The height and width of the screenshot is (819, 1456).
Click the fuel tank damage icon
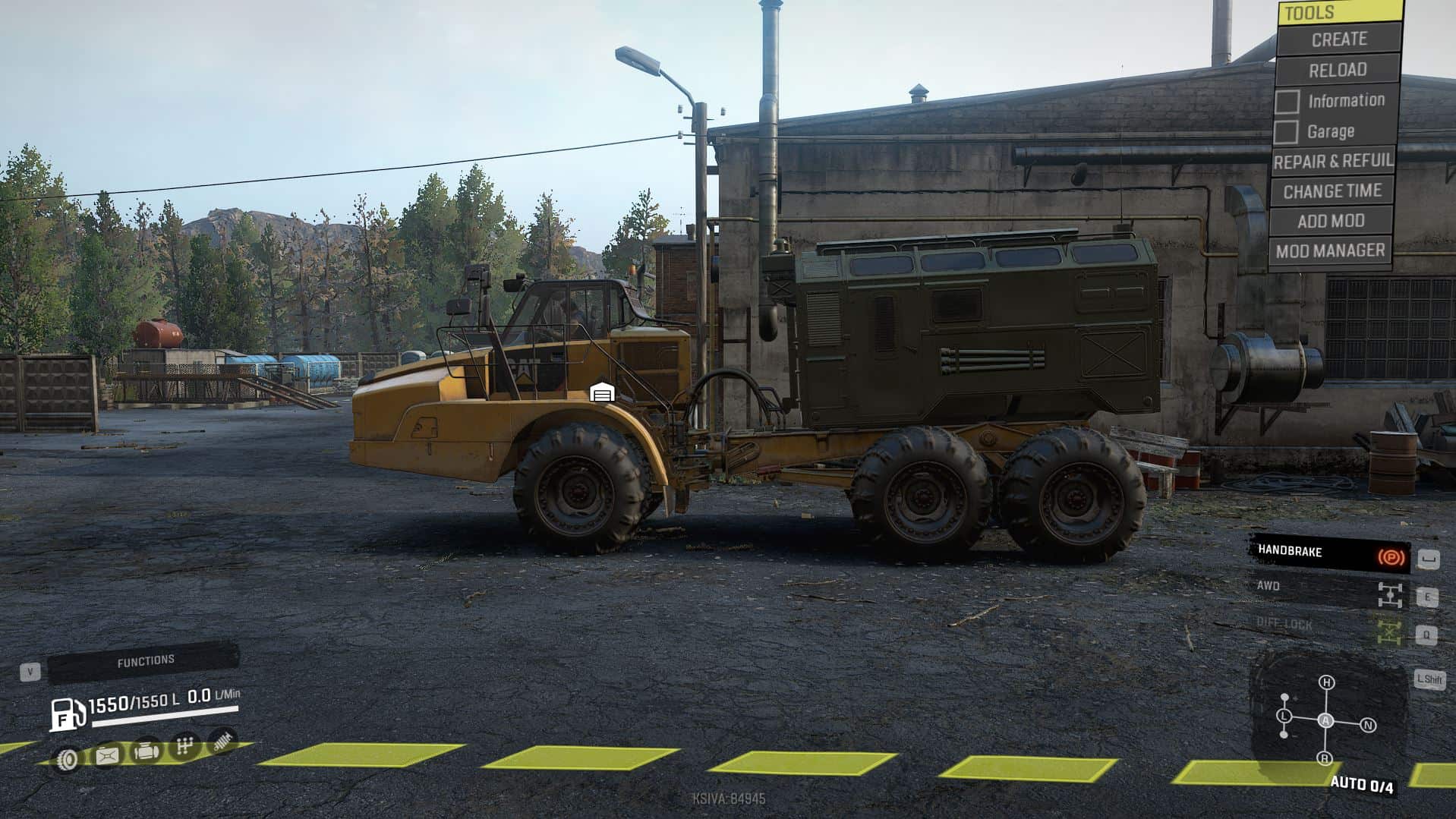(x=107, y=755)
